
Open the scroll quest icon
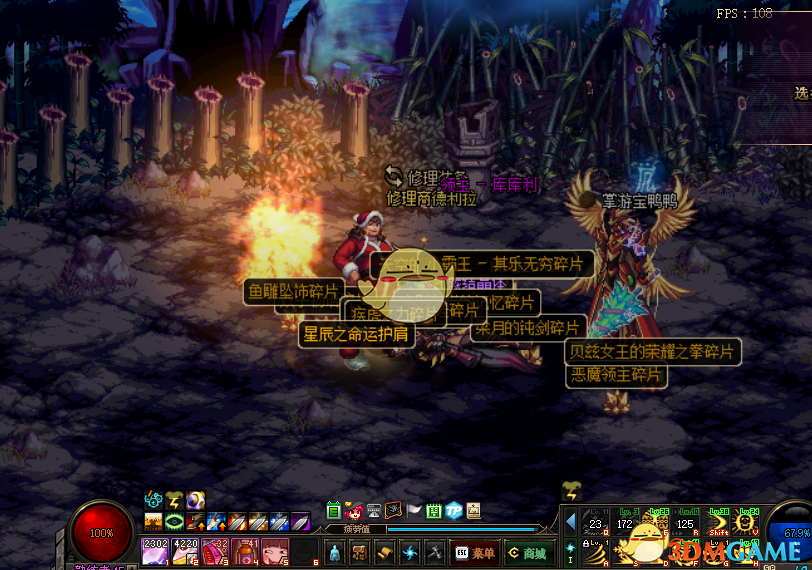click(x=385, y=552)
